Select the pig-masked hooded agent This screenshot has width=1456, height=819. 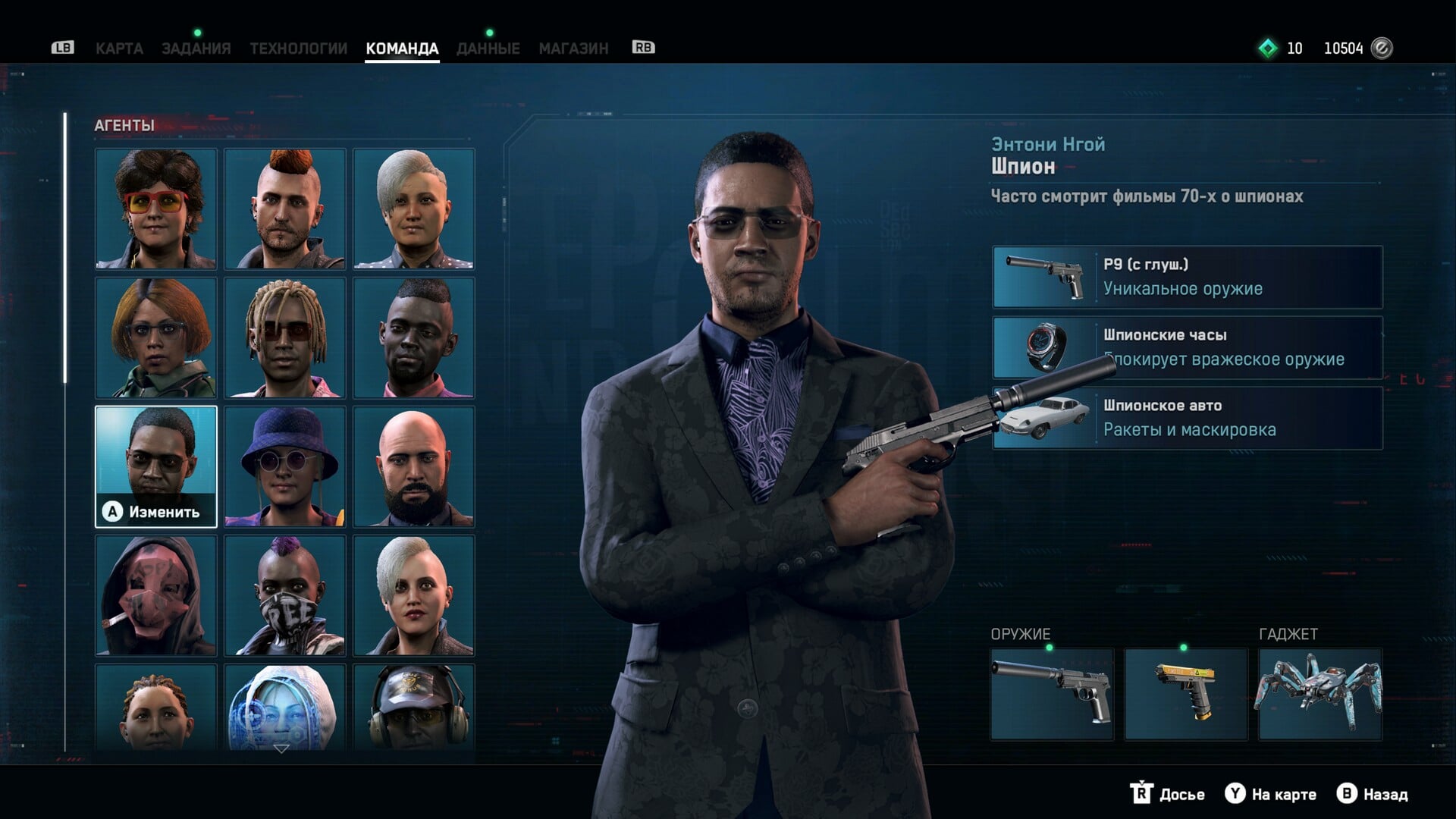pos(156,595)
